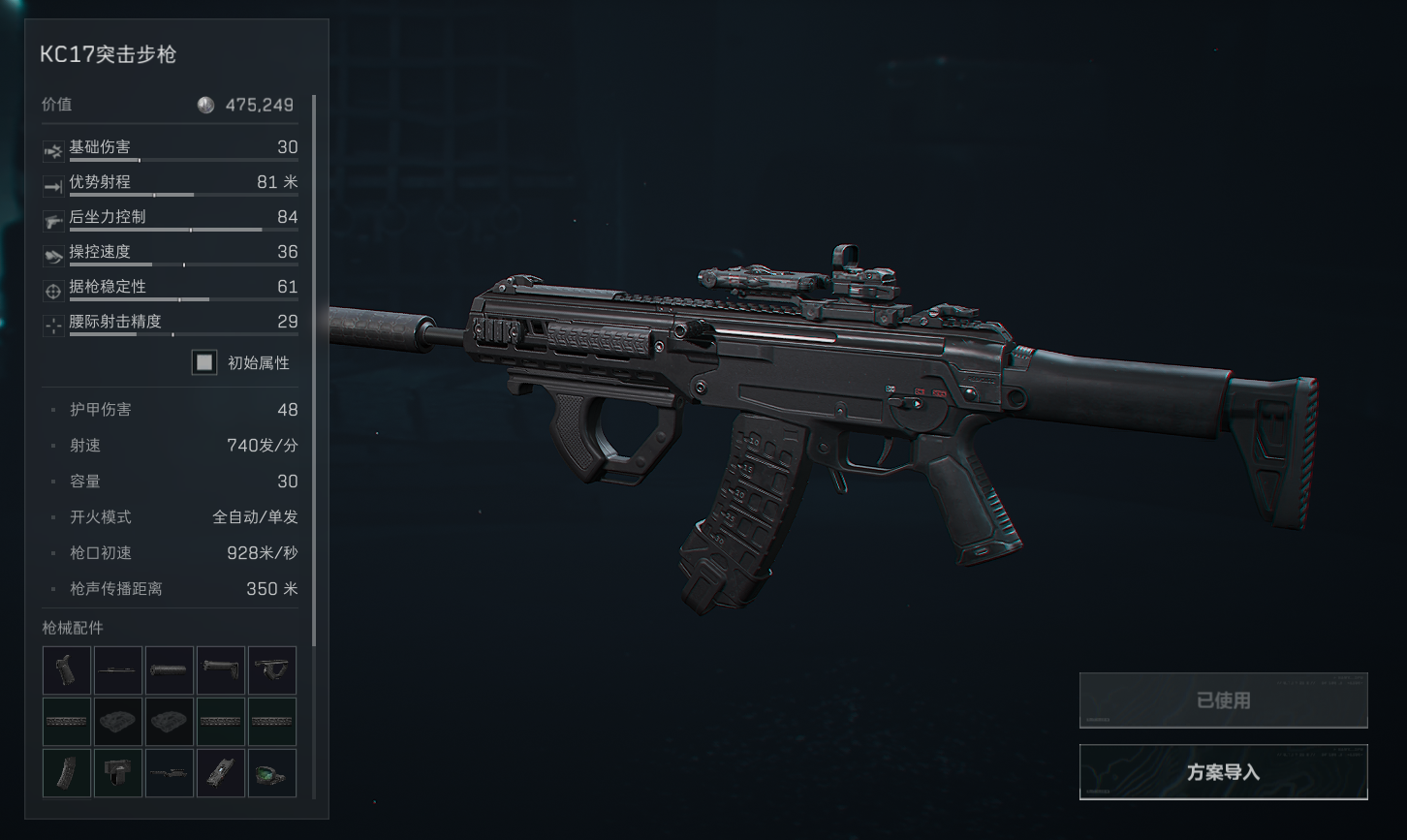Choose the buttstock attachment slot

(x=220, y=670)
